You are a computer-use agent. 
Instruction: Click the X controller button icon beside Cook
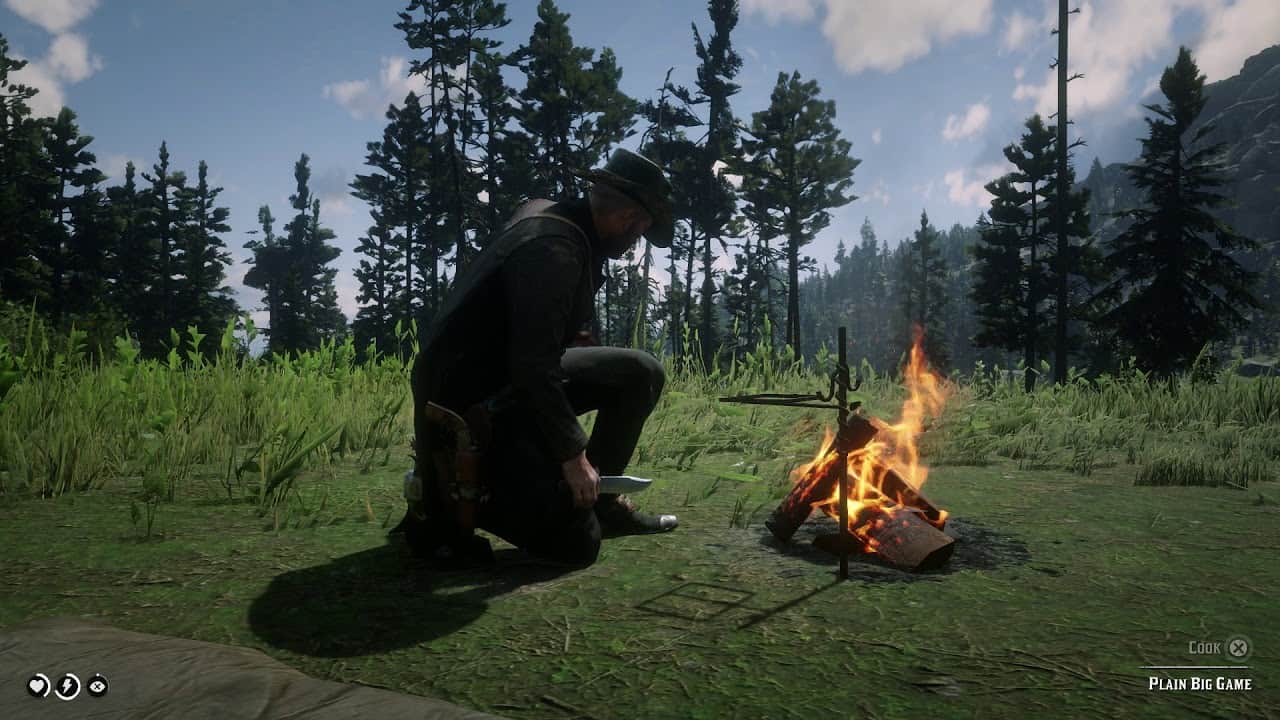[1239, 648]
